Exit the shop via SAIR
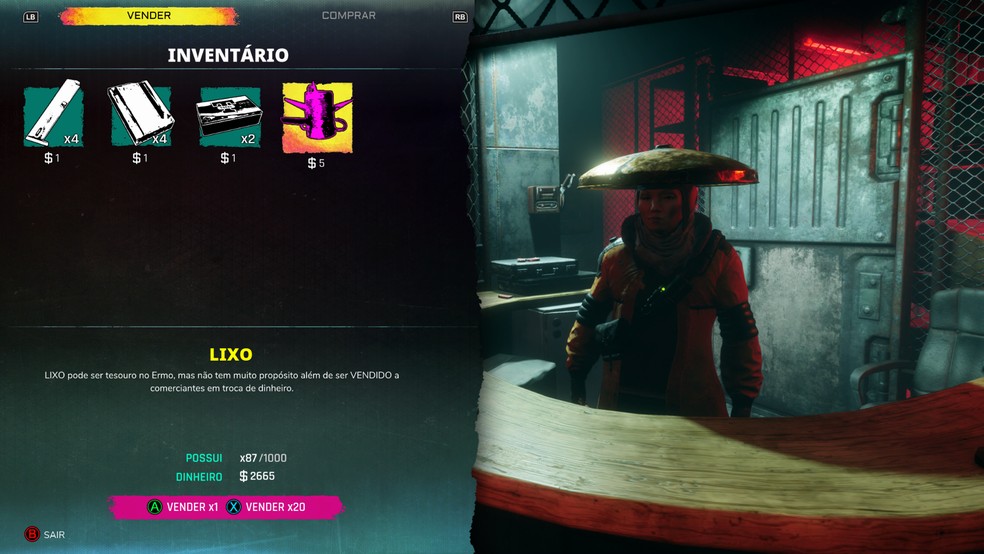Image resolution: width=984 pixels, height=554 pixels. coord(45,535)
